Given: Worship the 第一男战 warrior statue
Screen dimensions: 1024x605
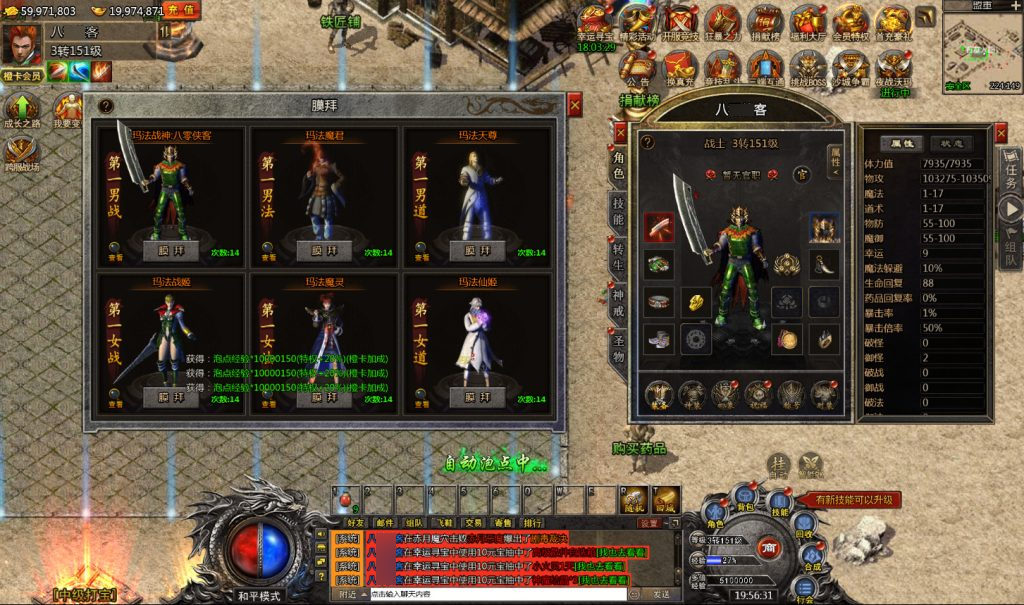Looking at the screenshot, I should (x=177, y=251).
